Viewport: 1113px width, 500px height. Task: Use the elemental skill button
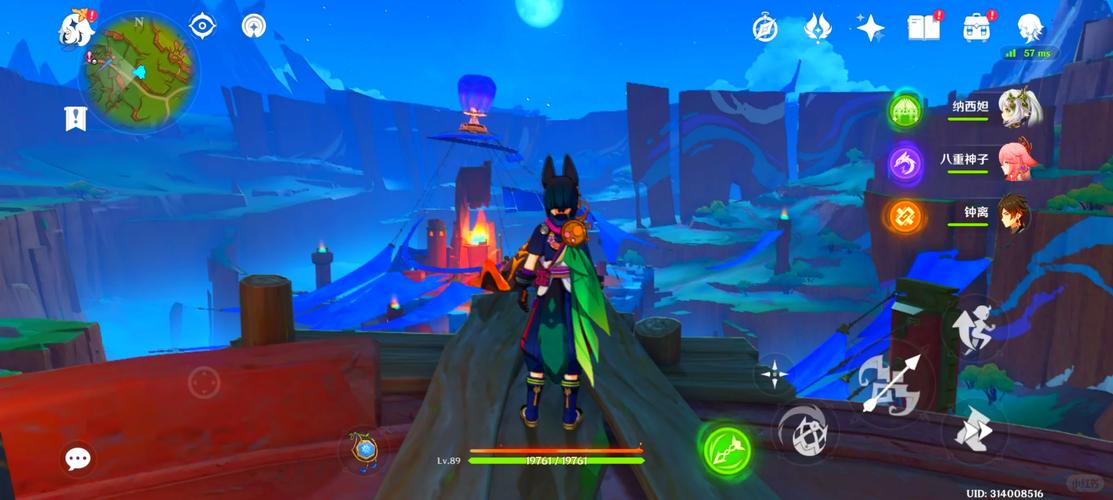click(806, 433)
